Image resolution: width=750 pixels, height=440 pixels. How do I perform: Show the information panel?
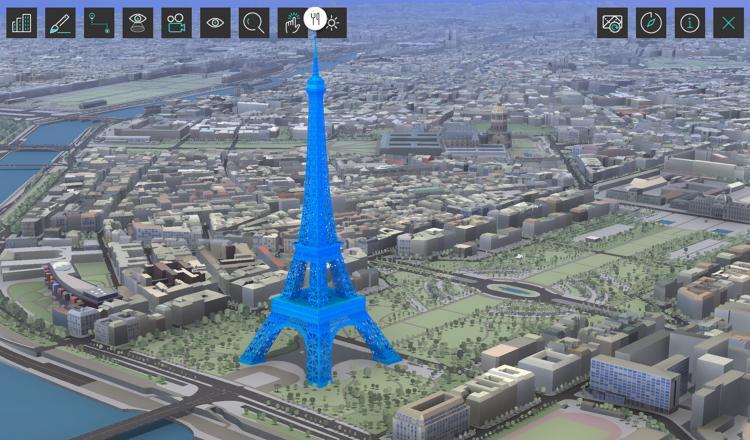(689, 23)
